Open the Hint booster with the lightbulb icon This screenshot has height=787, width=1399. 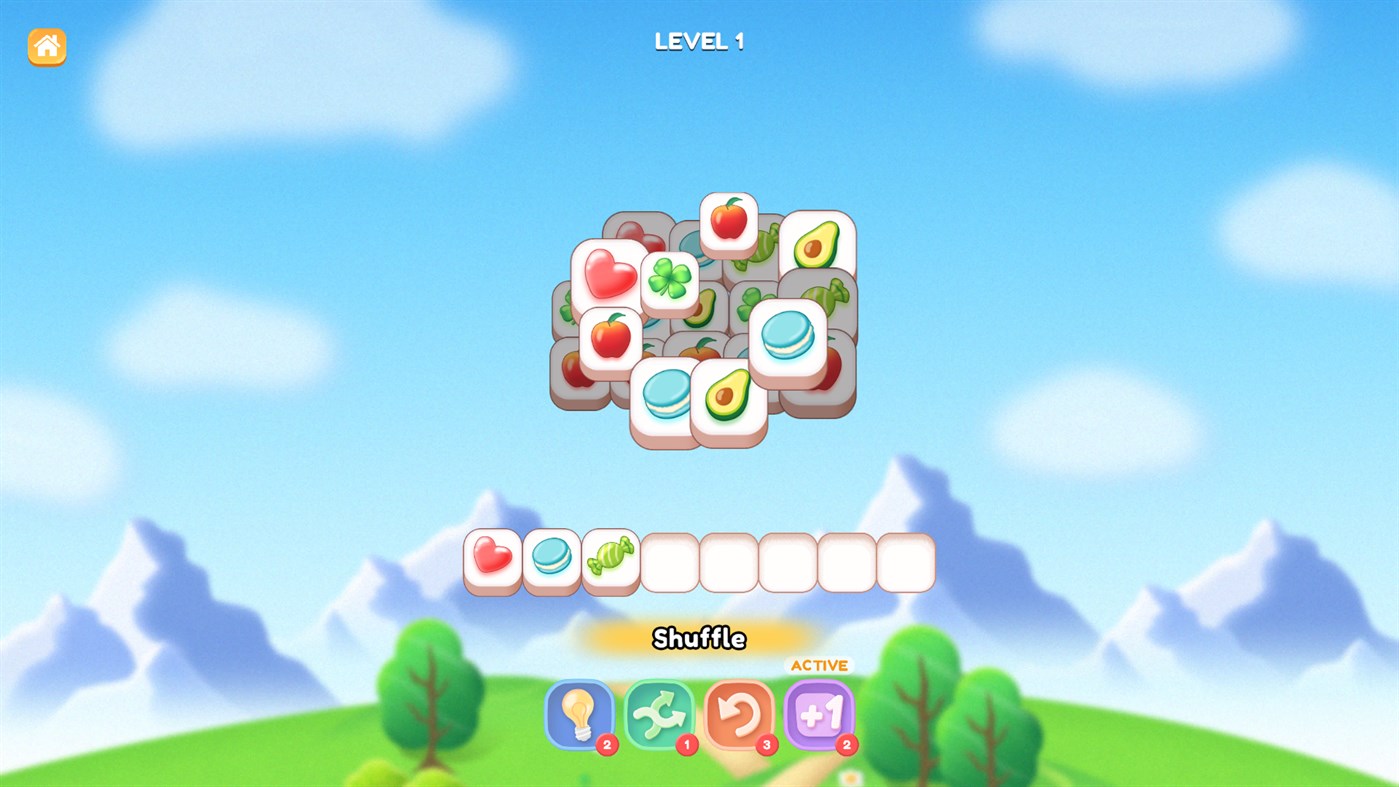[x=578, y=713]
